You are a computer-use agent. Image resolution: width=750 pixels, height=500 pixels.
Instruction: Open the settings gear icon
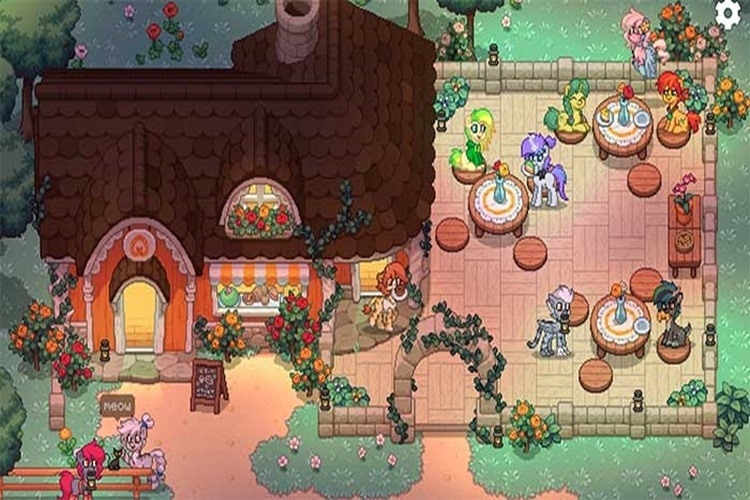(729, 12)
